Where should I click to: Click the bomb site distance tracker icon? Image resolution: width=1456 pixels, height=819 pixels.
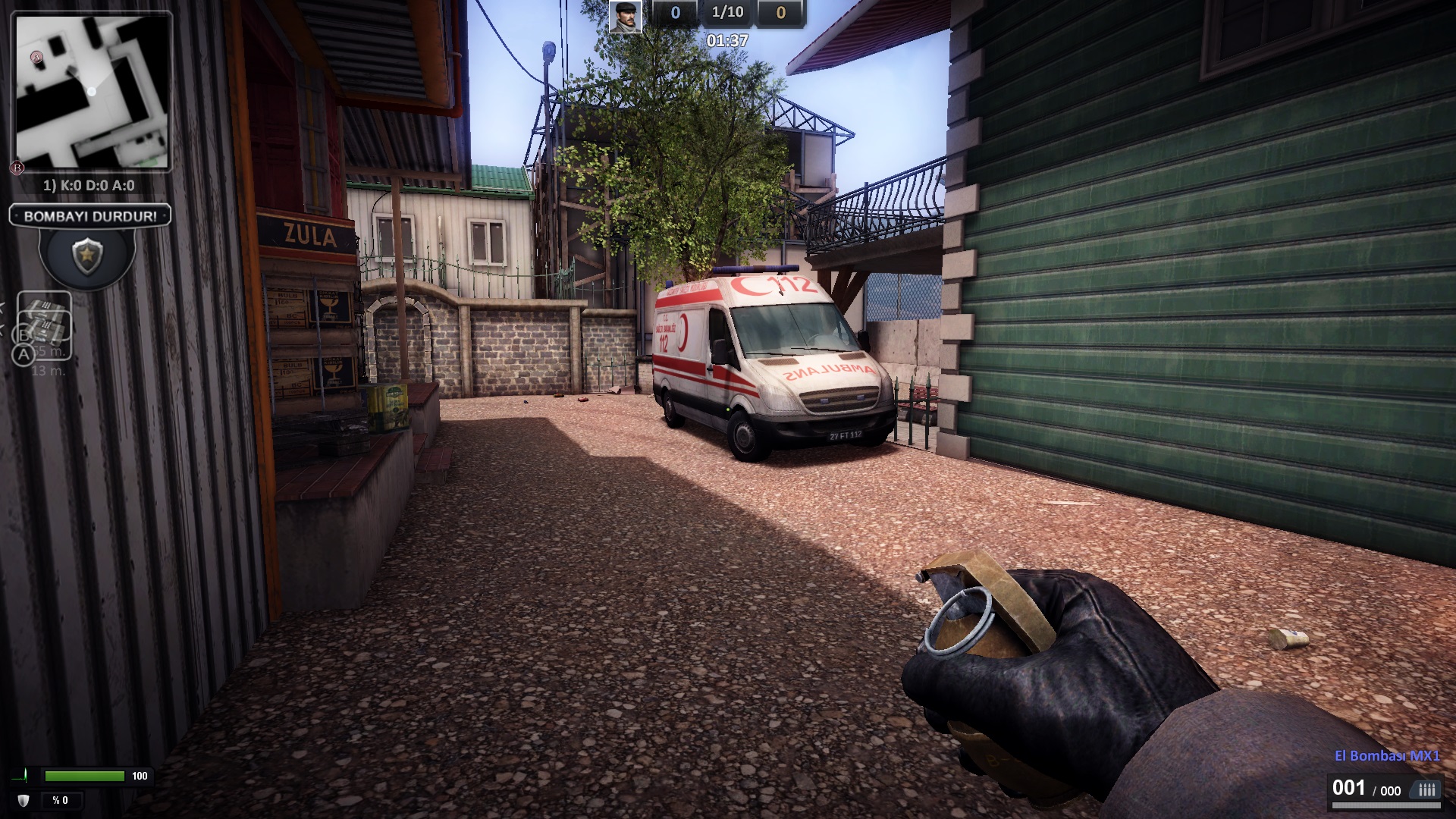click(44, 326)
